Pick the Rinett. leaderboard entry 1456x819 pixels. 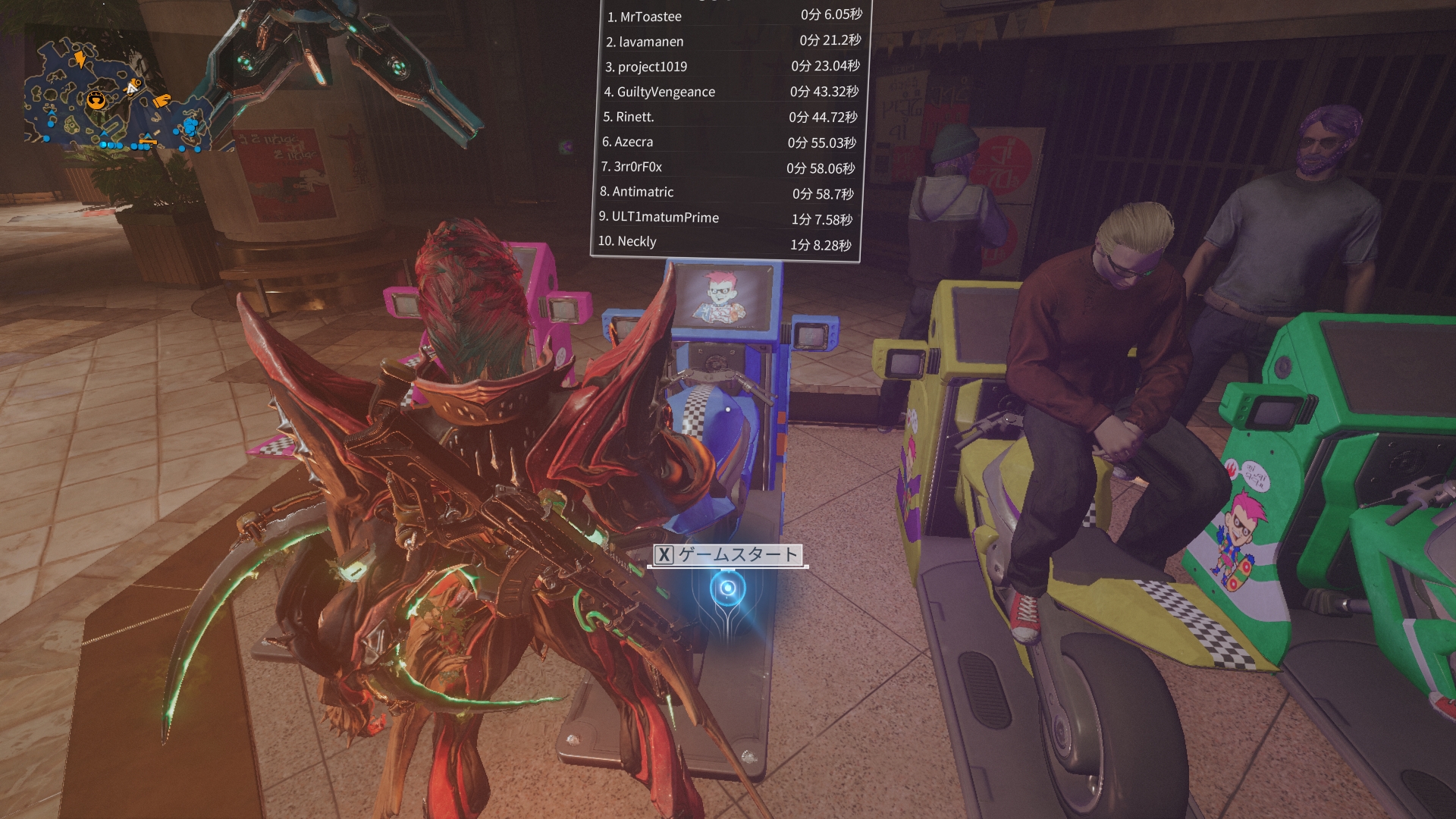coord(730,117)
